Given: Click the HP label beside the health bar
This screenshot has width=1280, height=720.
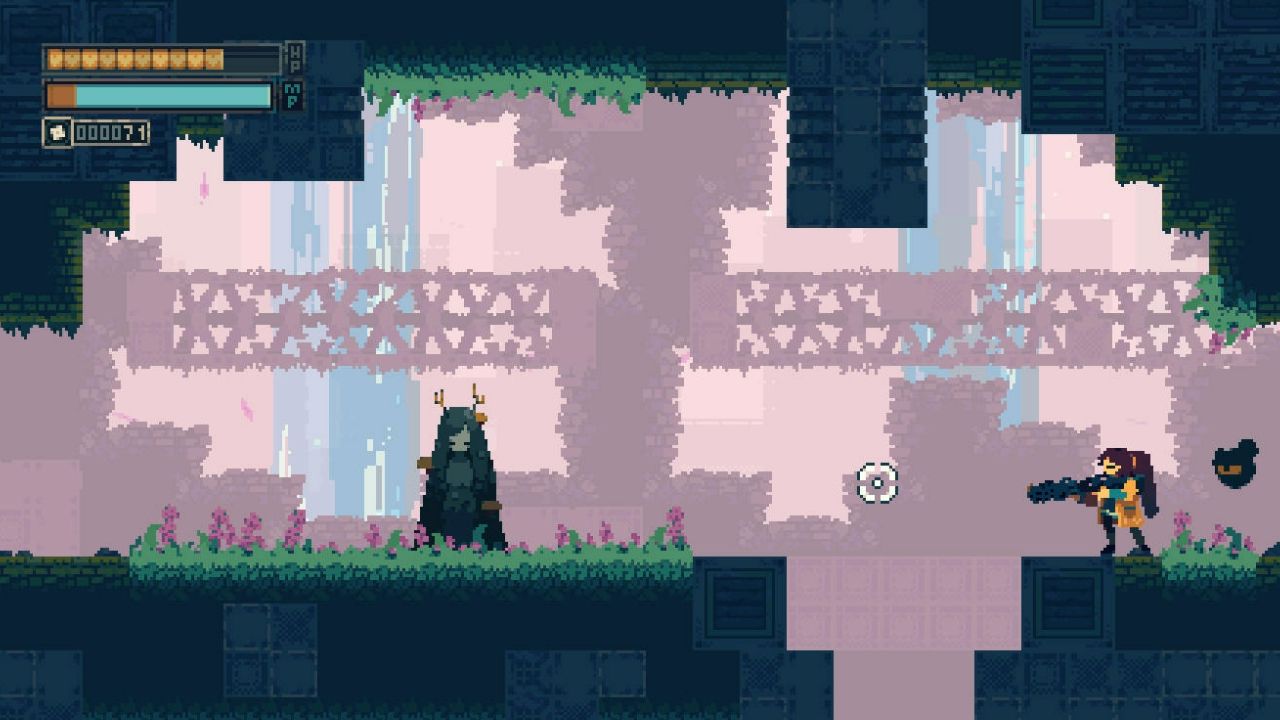Looking at the screenshot, I should point(295,57).
